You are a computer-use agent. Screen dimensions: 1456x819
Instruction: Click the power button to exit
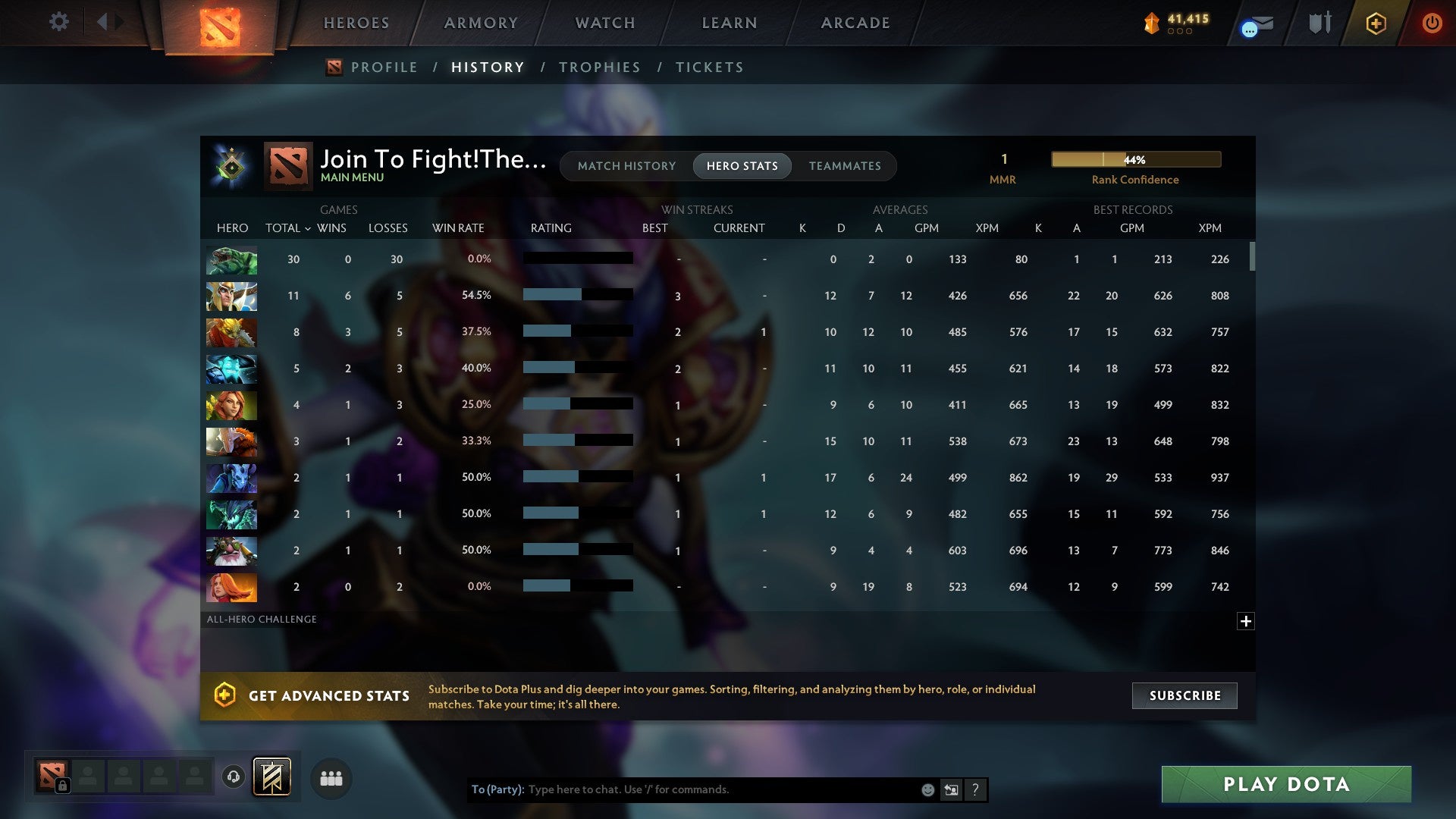pyautogui.click(x=1432, y=24)
